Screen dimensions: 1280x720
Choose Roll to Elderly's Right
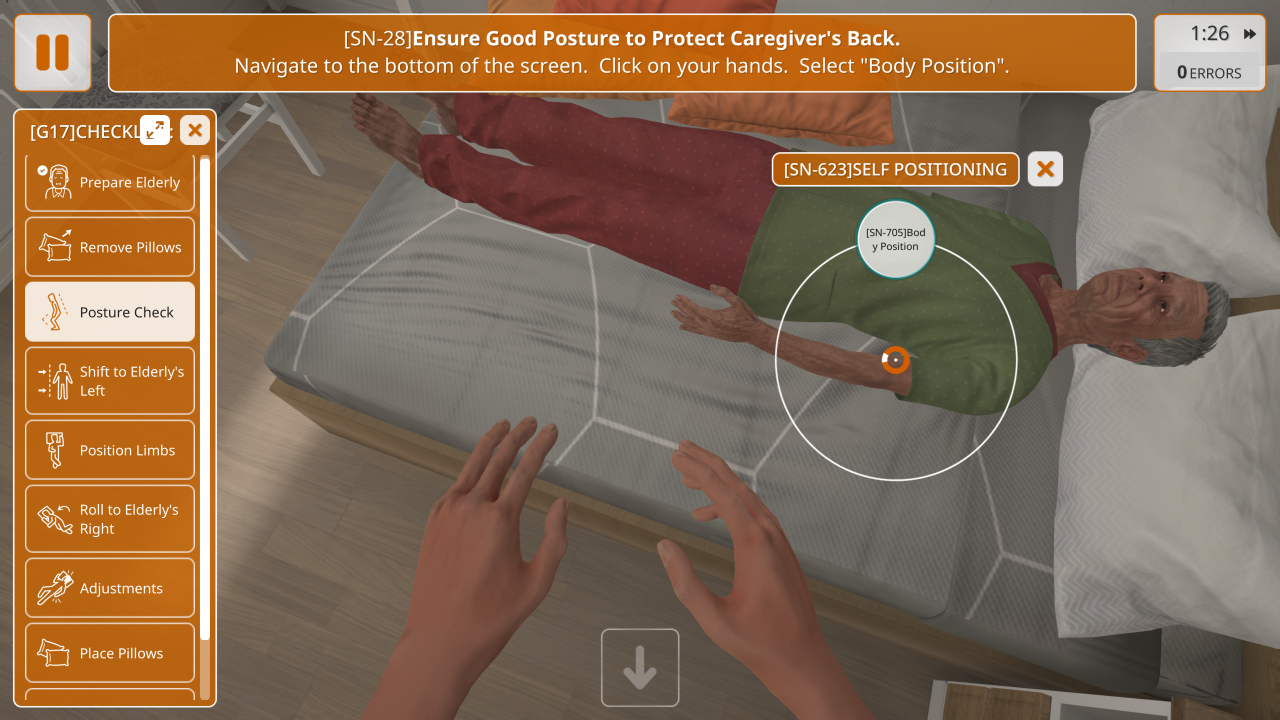point(110,519)
